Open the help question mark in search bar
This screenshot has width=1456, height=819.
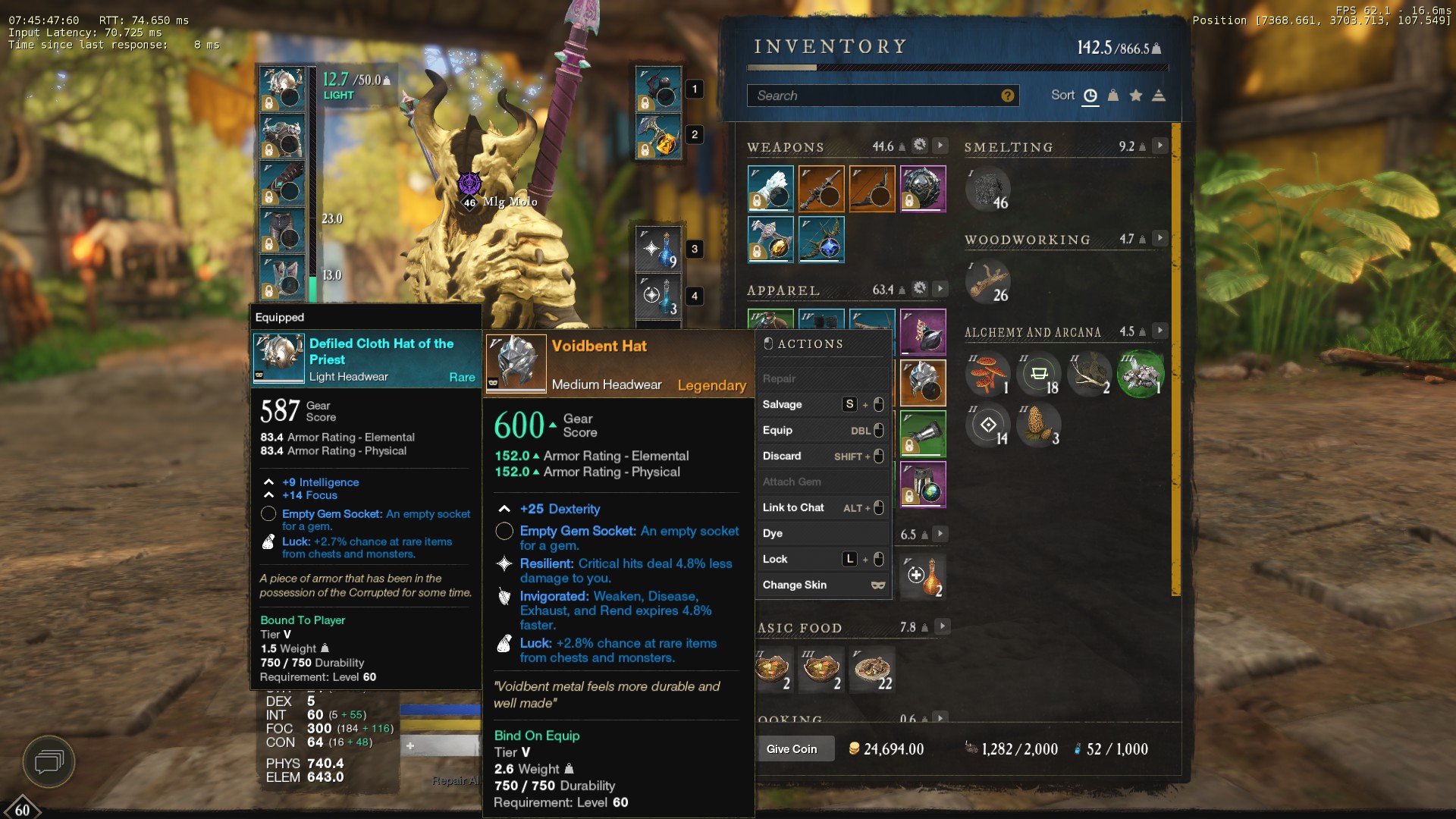point(1006,96)
